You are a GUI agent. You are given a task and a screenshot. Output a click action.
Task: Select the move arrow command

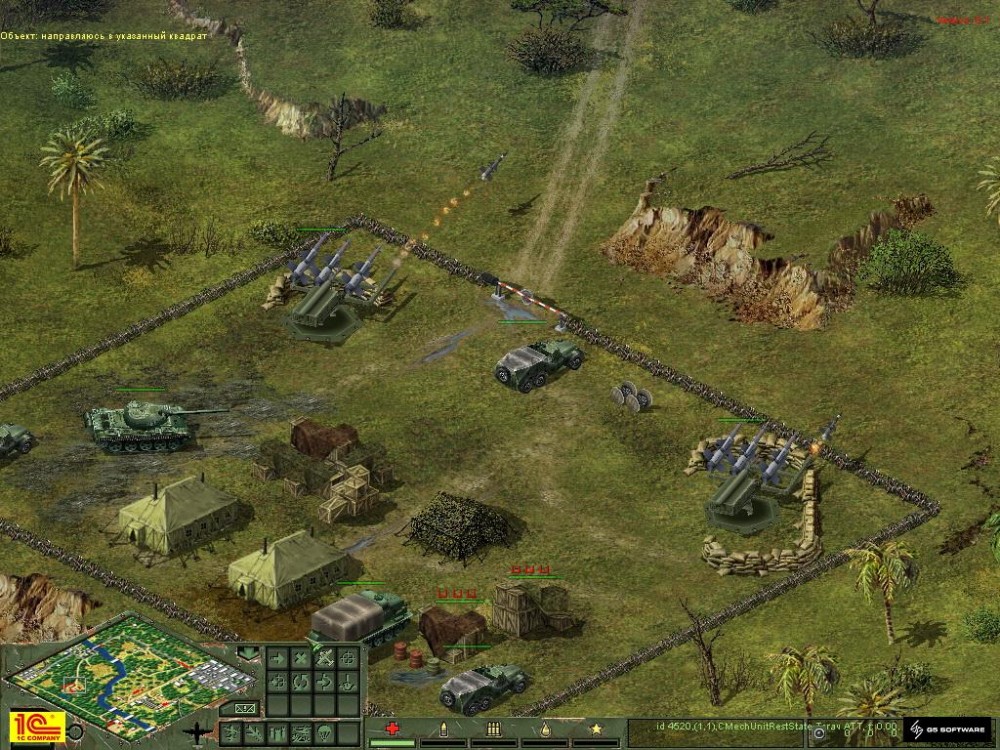(275, 658)
